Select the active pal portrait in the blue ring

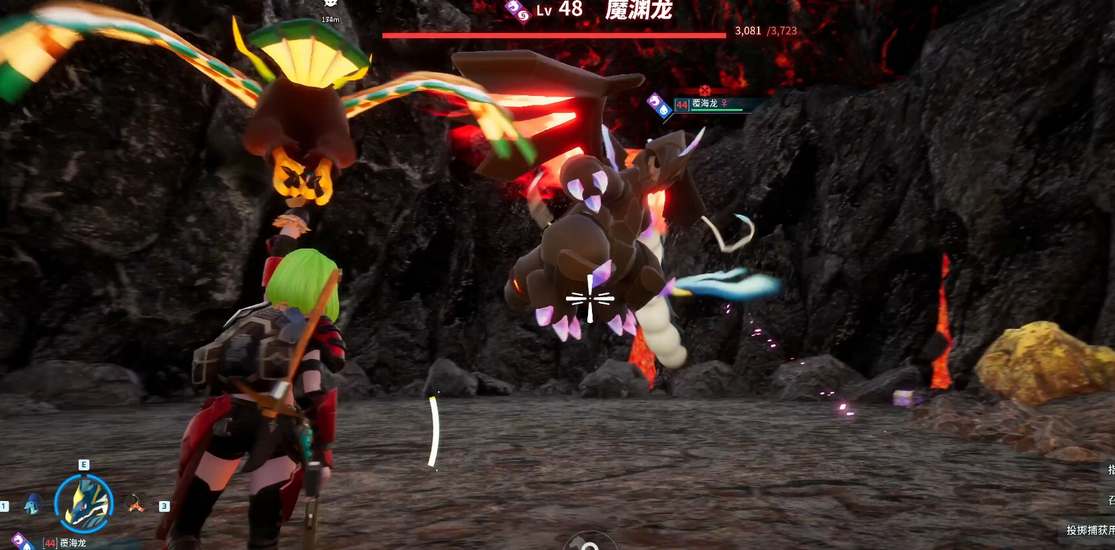pos(83,503)
